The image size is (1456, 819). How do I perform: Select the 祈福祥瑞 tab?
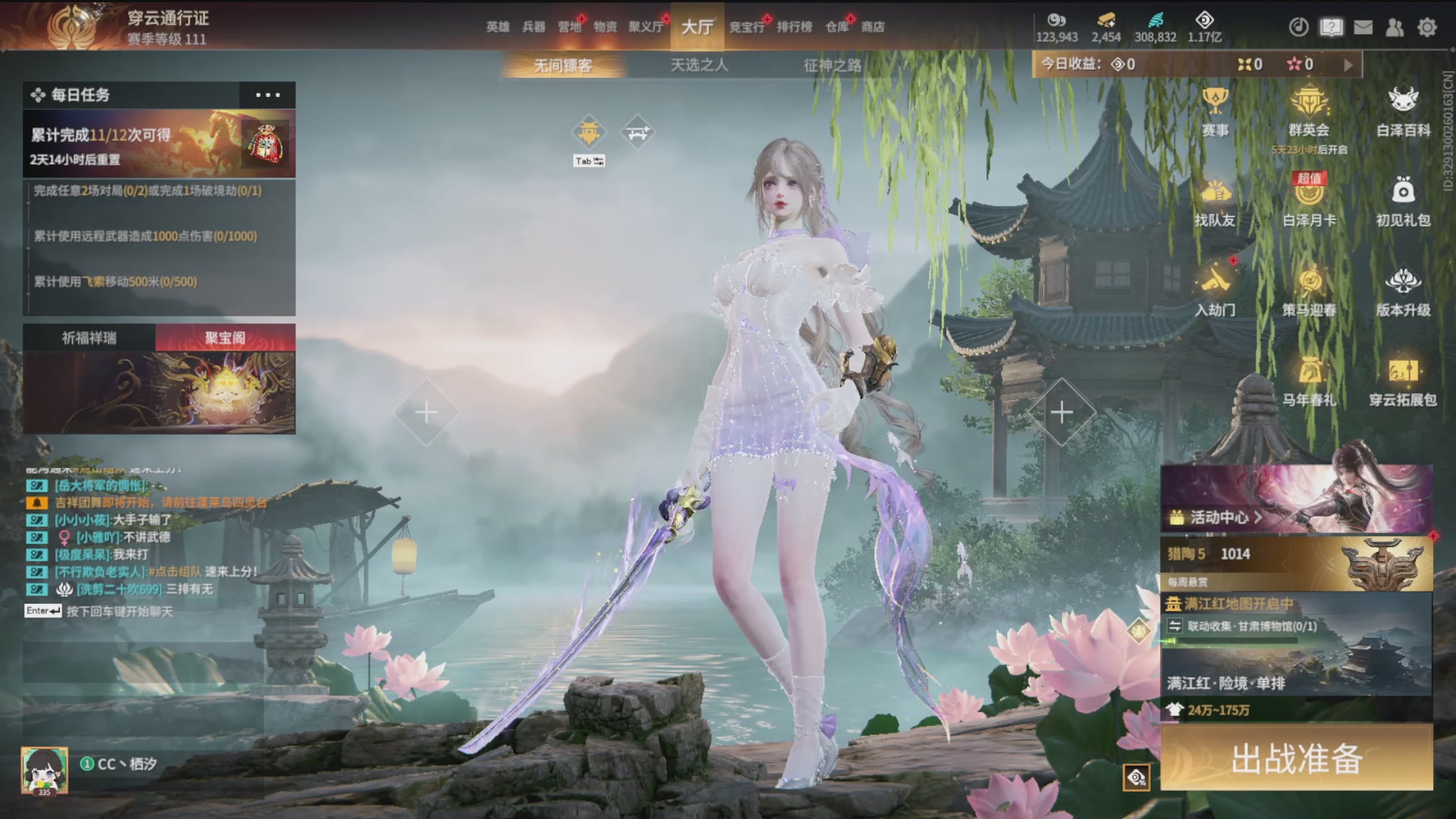[89, 338]
